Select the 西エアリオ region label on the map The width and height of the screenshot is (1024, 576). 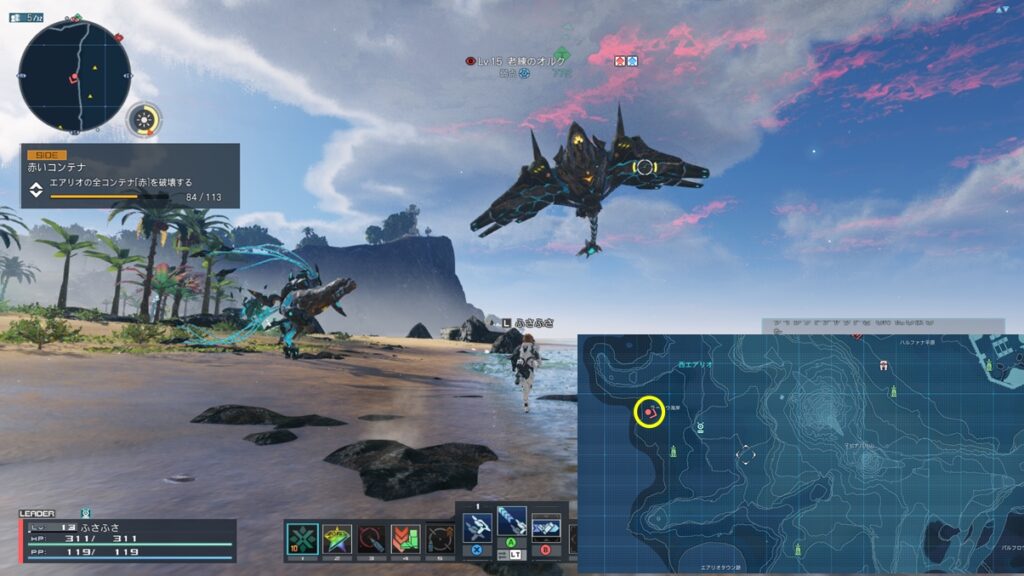tap(694, 365)
